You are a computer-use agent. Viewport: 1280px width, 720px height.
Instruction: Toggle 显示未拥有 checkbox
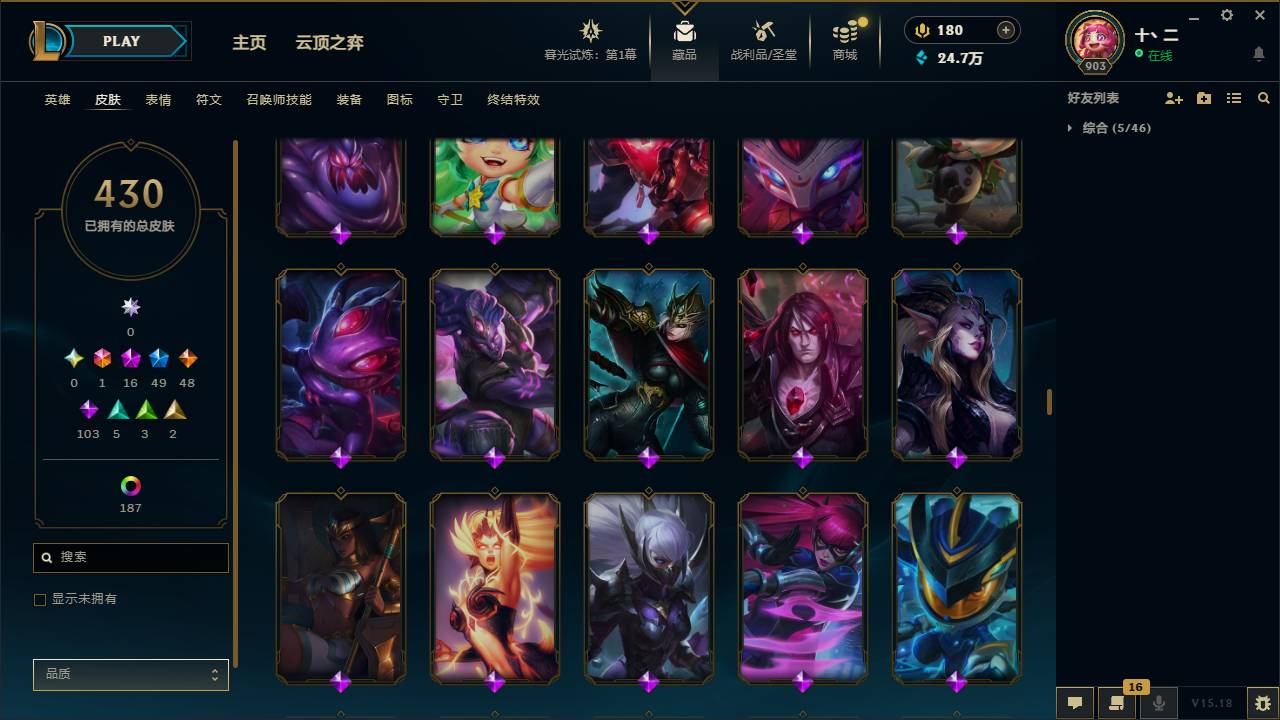click(40, 599)
